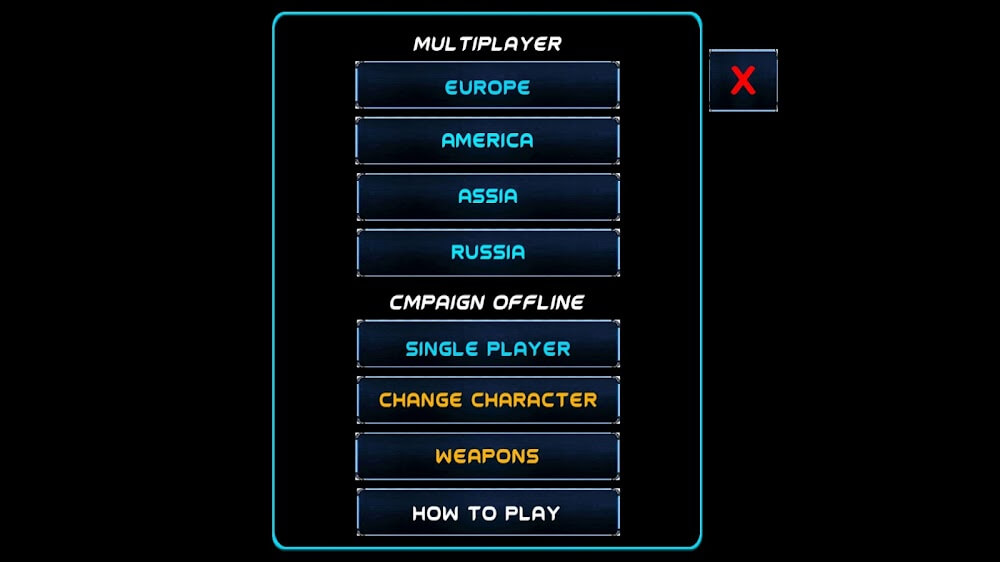1000x562 pixels.
Task: Show the How To Play instructions
Action: pos(487,512)
